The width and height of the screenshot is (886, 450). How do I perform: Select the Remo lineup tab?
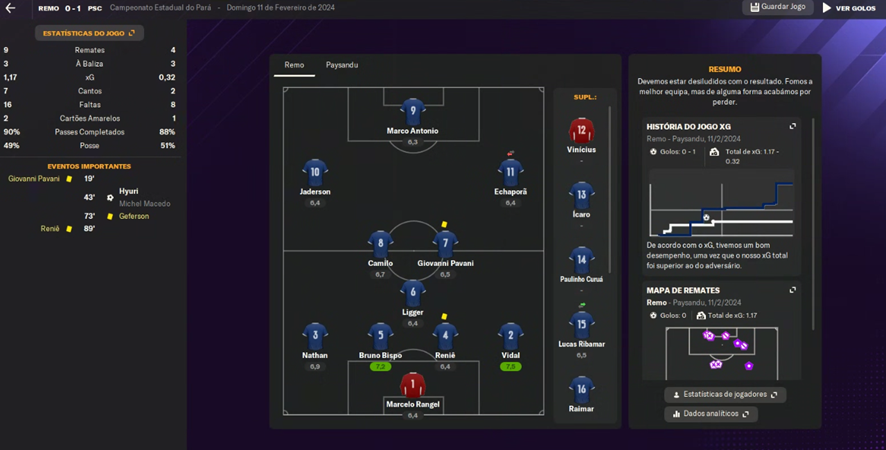tap(294, 65)
